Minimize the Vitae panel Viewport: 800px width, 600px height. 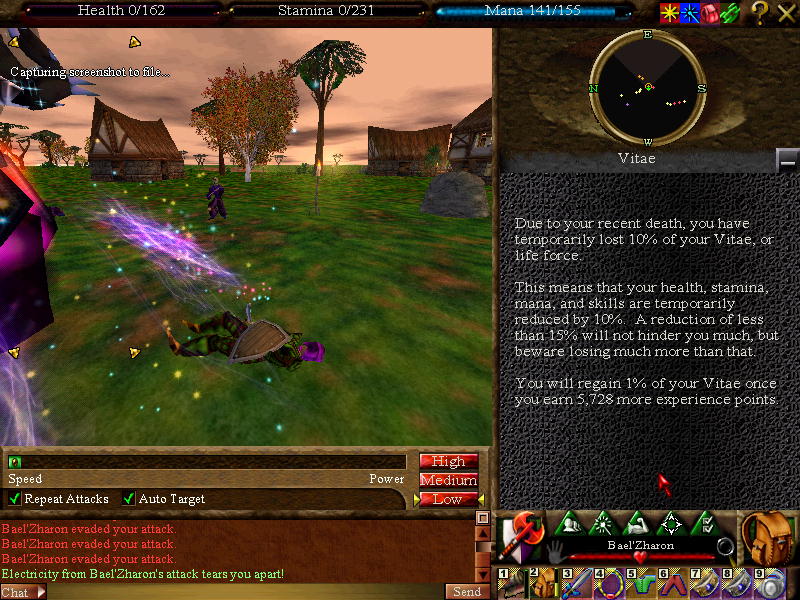point(788,160)
